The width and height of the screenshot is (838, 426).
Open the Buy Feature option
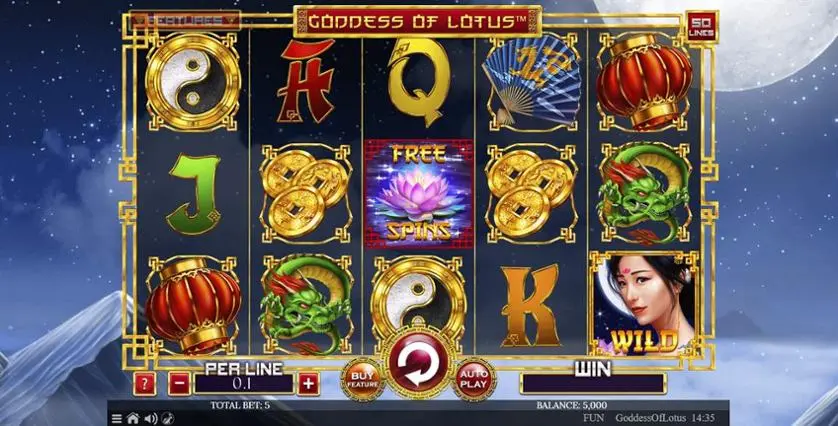pyautogui.click(x=360, y=378)
